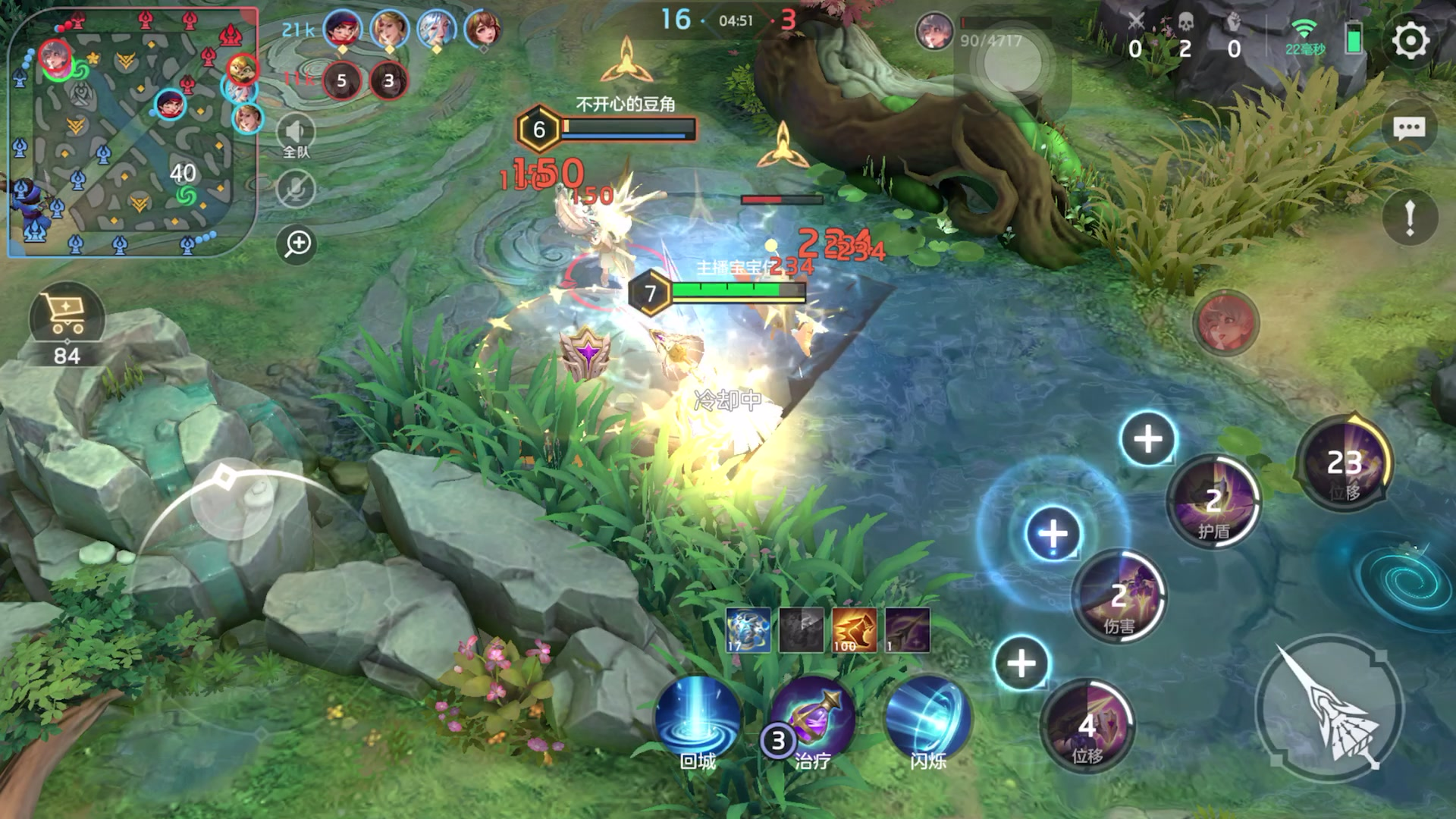The width and height of the screenshot is (1456, 819).
Task: Send an alert ping with exclamation button
Action: 1409,218
